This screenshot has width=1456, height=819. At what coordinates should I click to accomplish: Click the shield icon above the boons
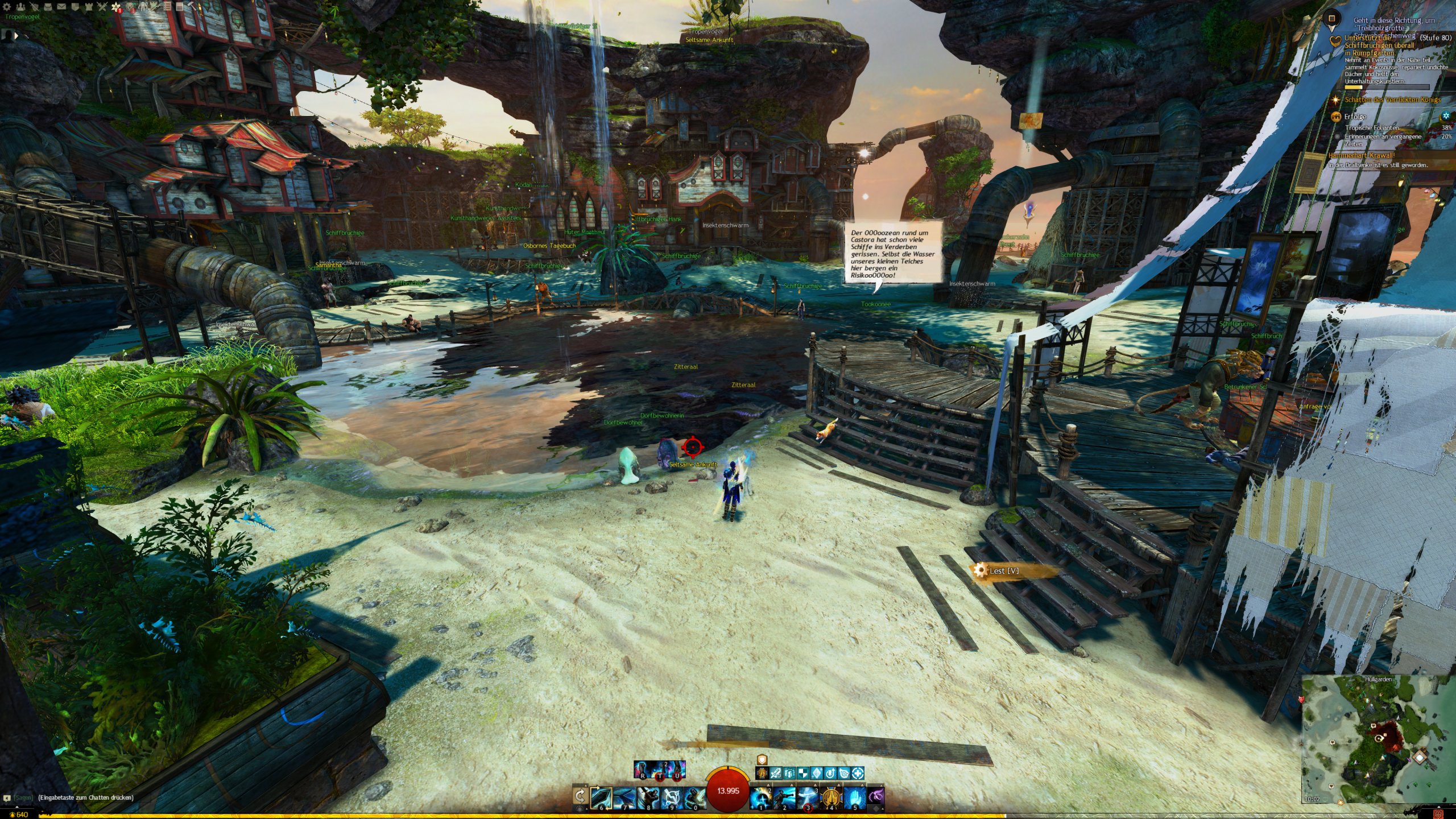[x=762, y=760]
